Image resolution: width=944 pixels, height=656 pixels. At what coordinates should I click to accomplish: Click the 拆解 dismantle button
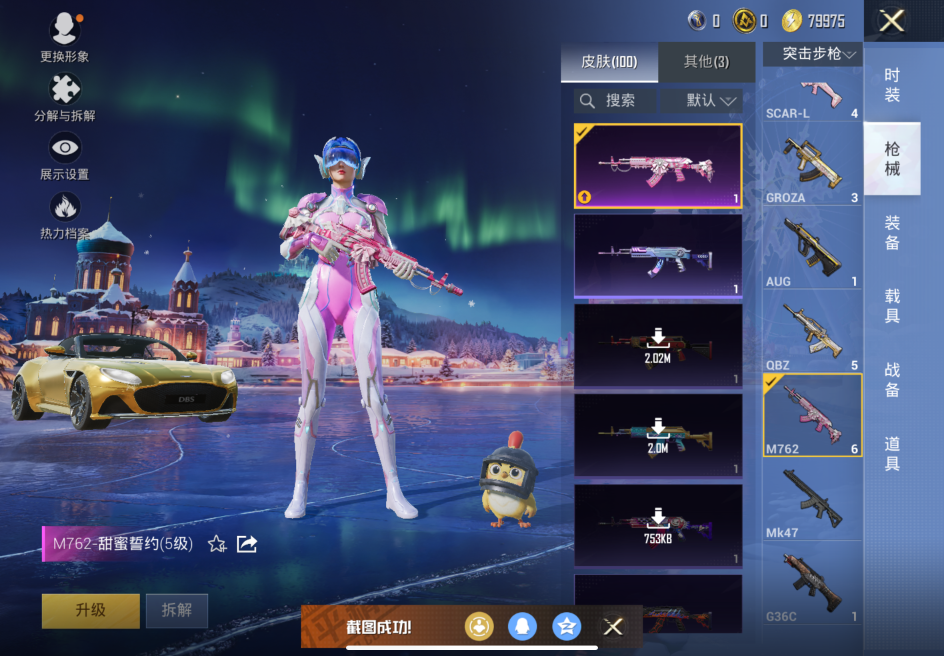point(177,610)
